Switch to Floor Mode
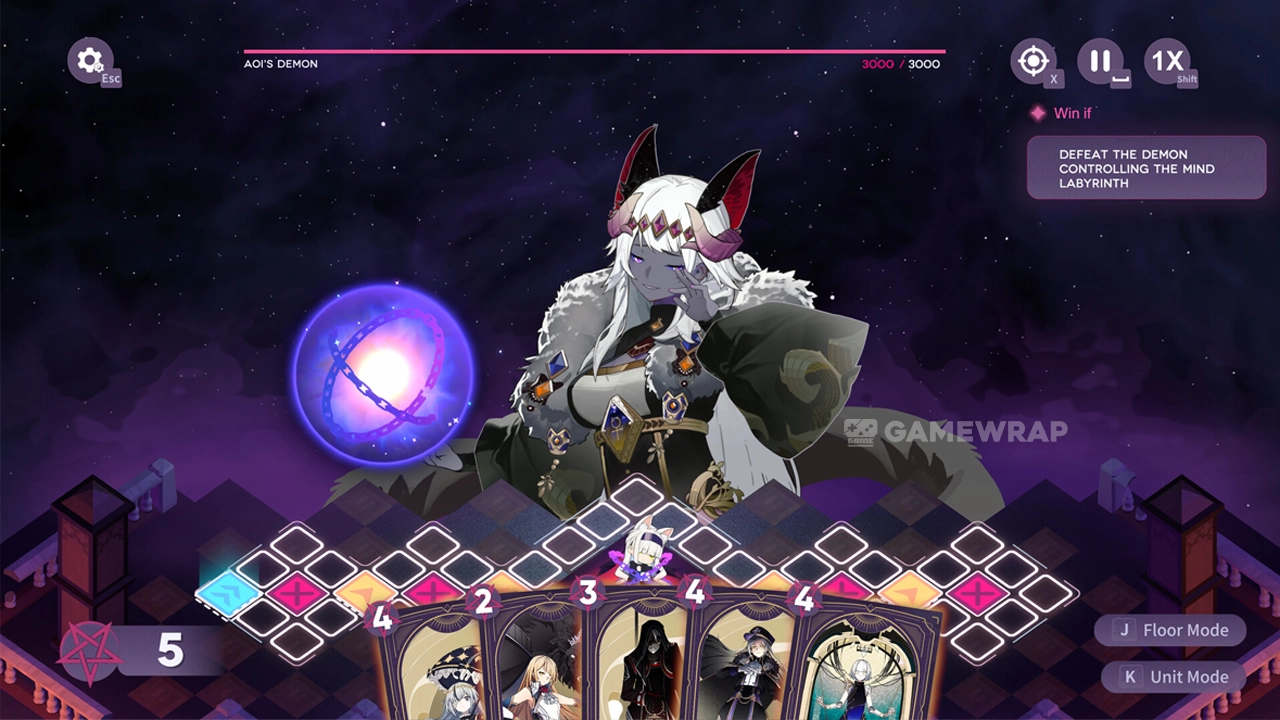The image size is (1280, 720). click(x=1170, y=630)
